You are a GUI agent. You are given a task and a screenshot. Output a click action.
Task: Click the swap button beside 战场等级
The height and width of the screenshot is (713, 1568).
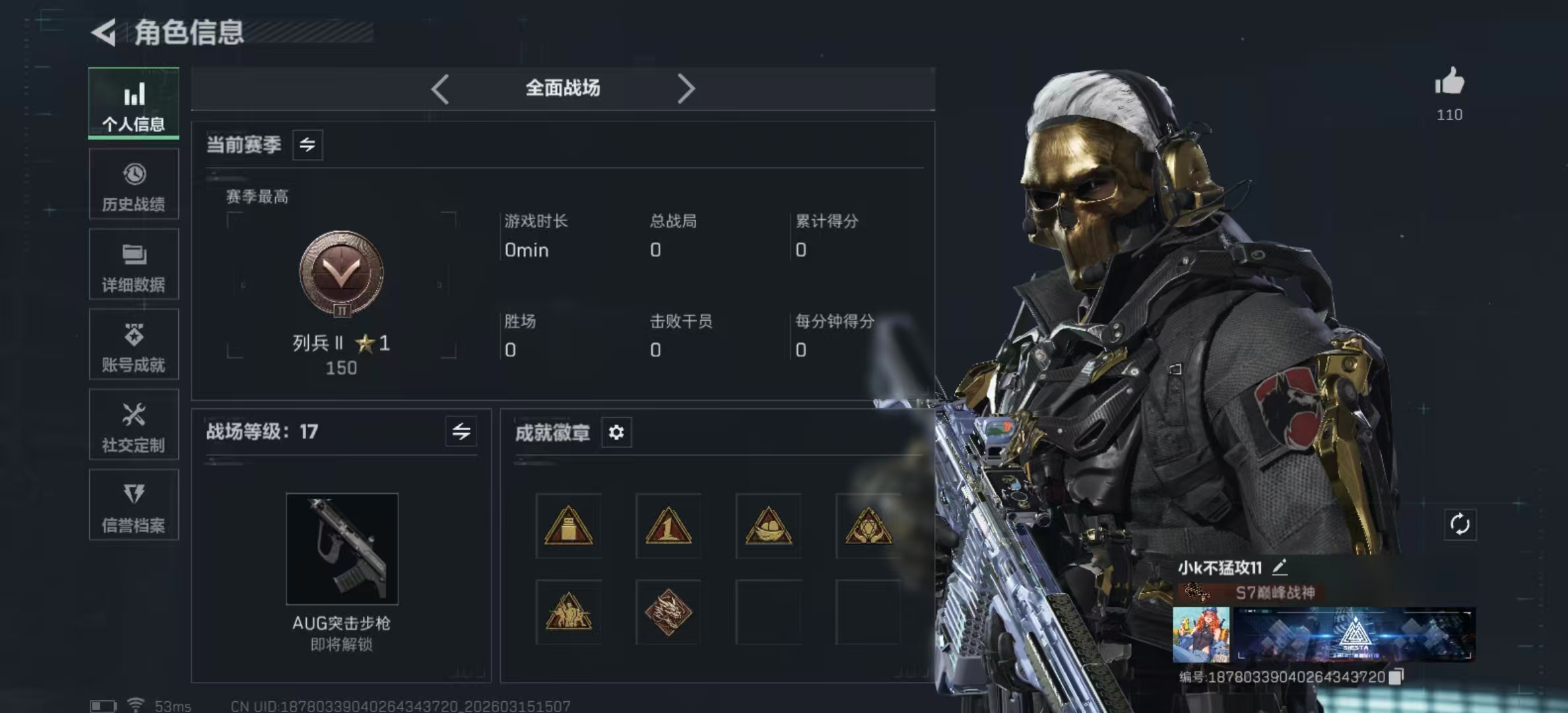coord(461,432)
